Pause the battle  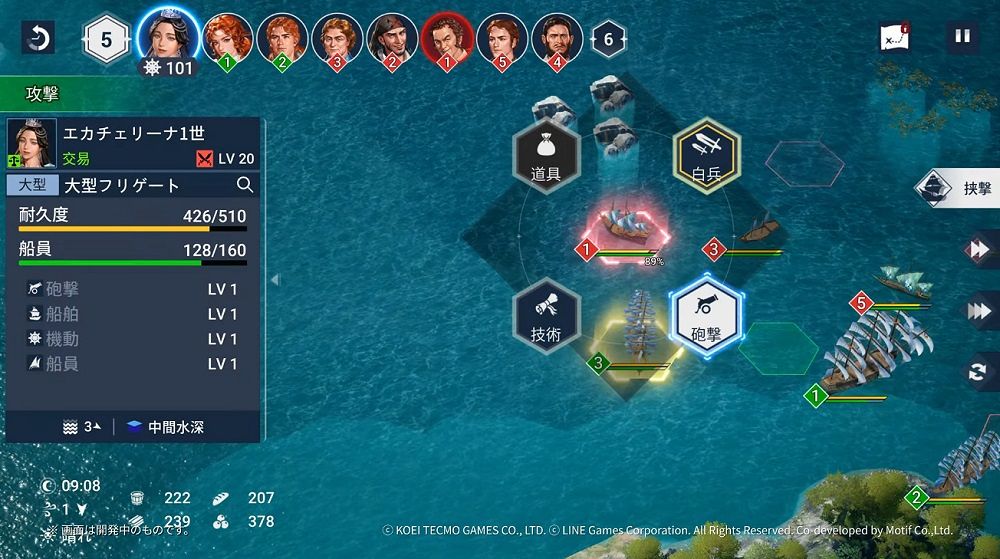[x=962, y=38]
